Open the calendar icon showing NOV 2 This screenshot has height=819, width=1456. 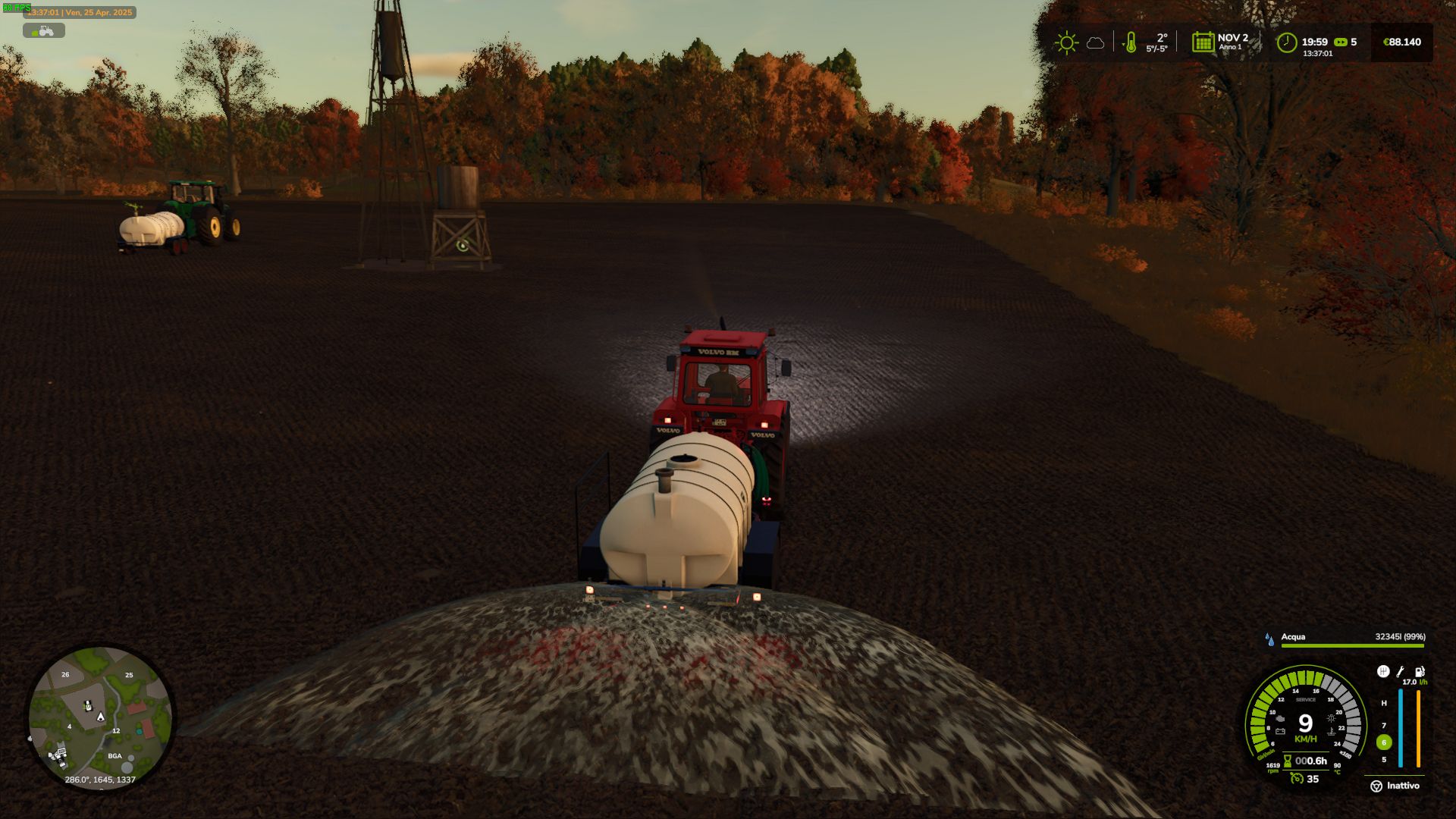[x=1203, y=42]
